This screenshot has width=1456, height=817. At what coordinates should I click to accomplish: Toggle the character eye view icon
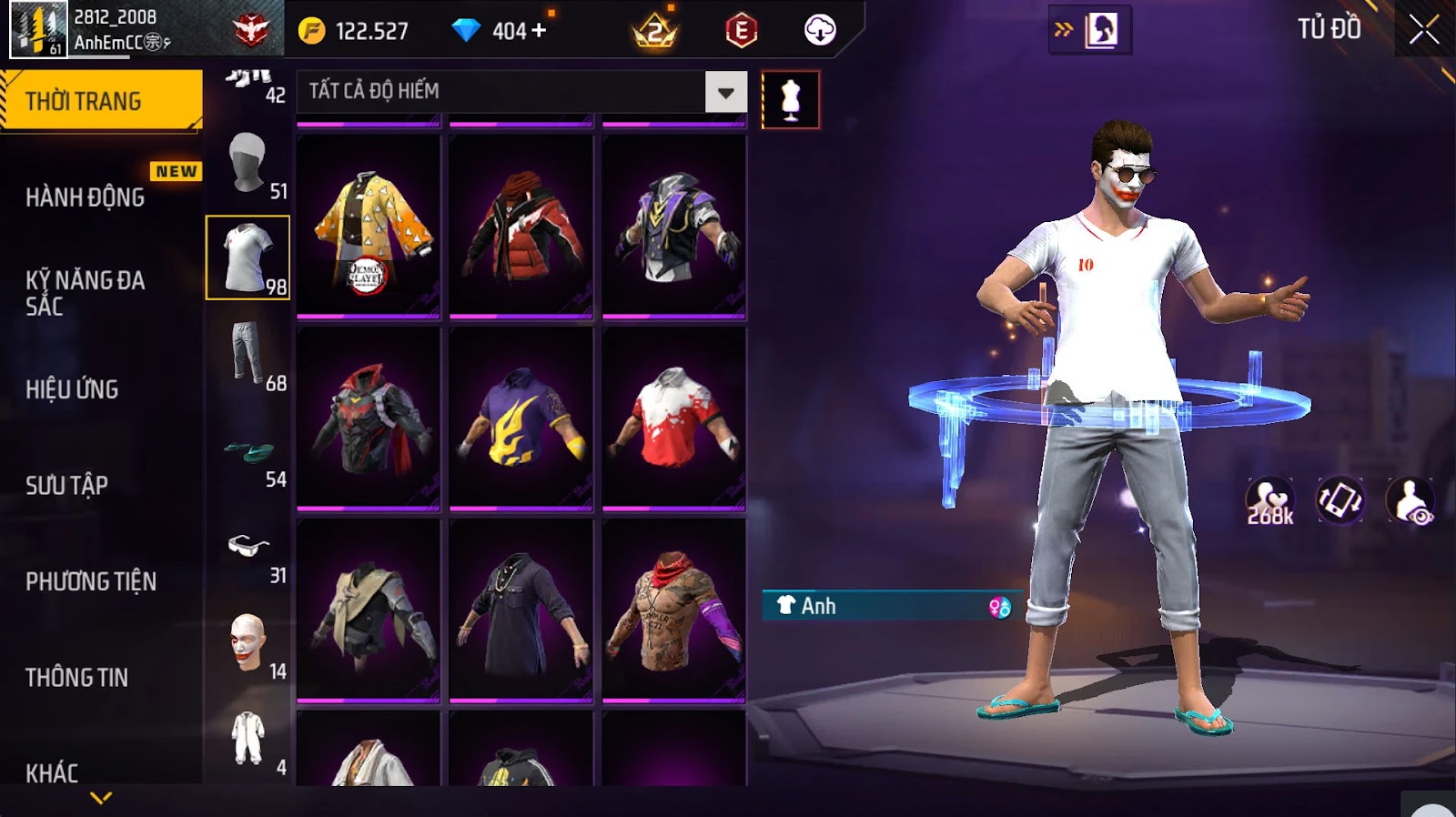pos(1410,501)
